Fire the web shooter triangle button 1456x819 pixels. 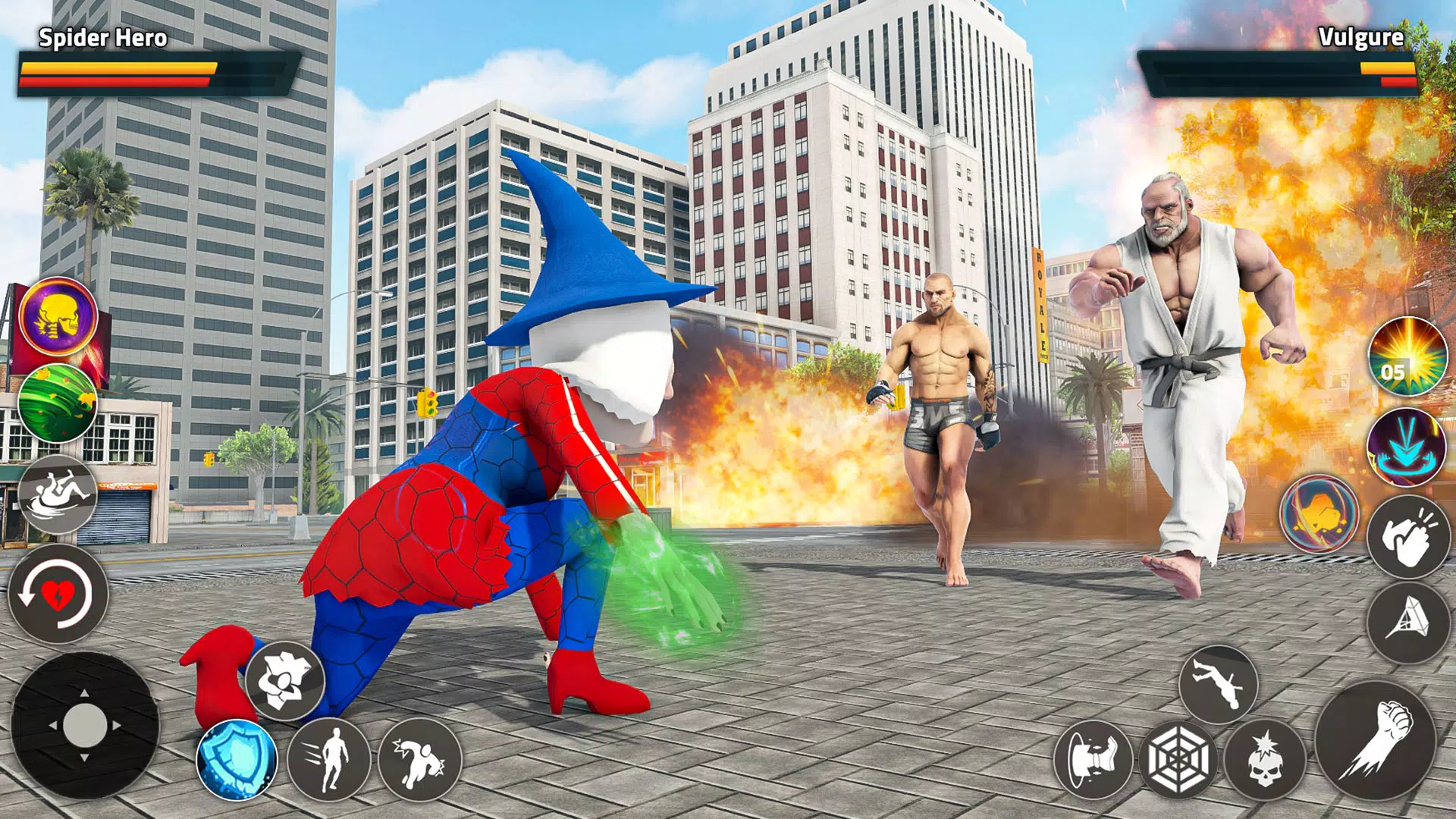(x=1407, y=622)
